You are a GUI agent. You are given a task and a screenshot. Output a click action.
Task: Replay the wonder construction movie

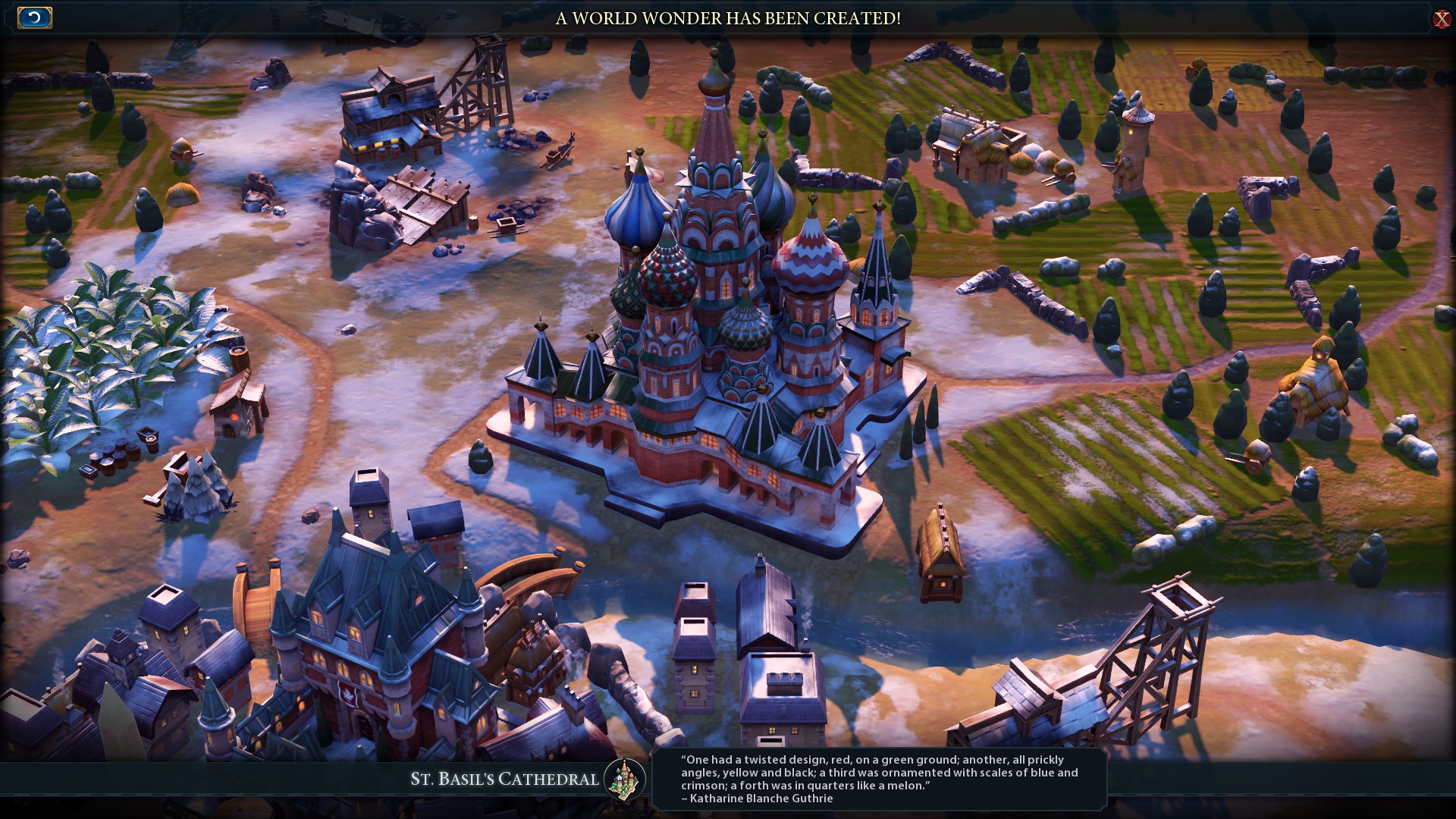(35, 18)
